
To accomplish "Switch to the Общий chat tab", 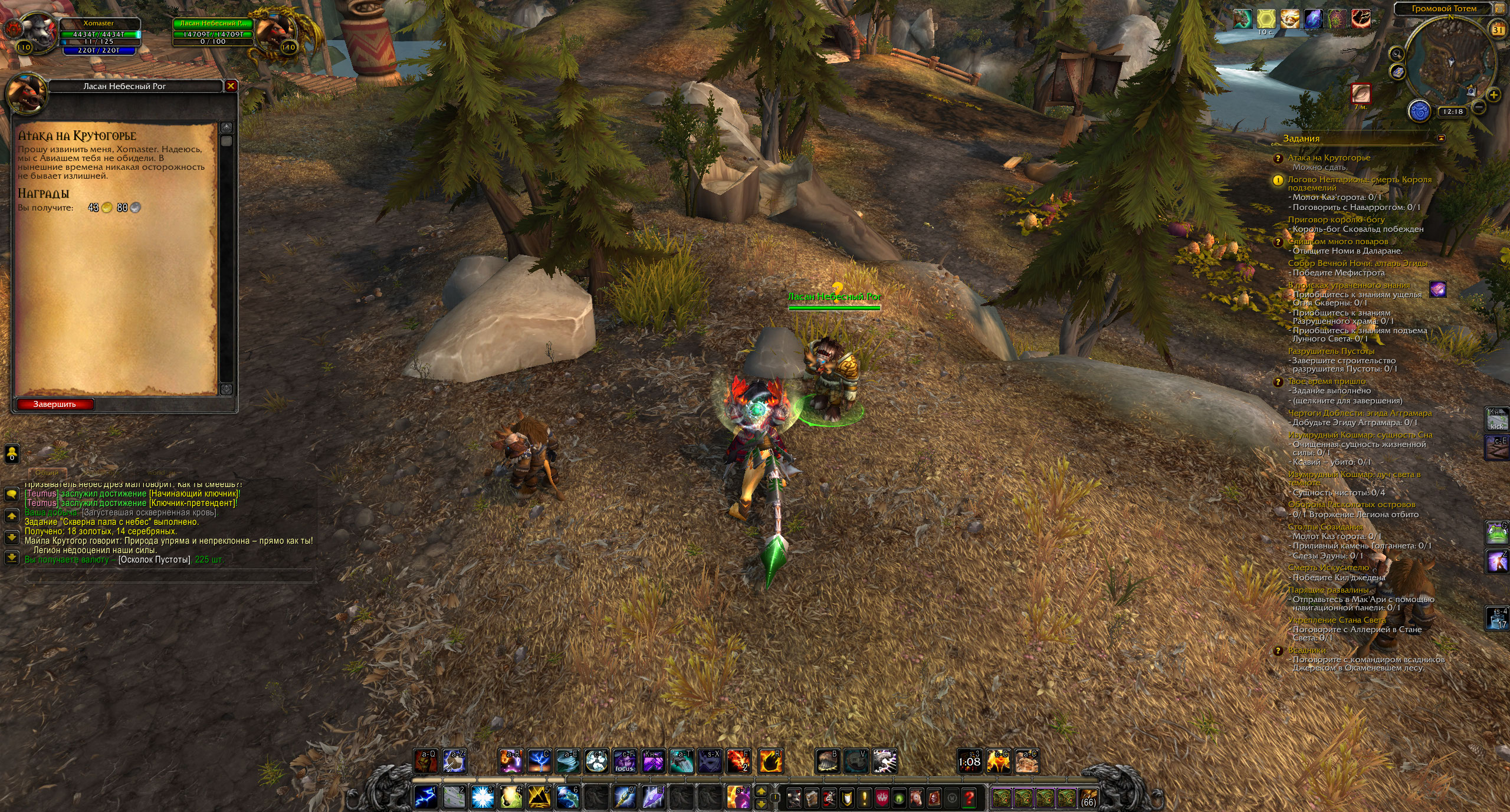I will click(47, 472).
